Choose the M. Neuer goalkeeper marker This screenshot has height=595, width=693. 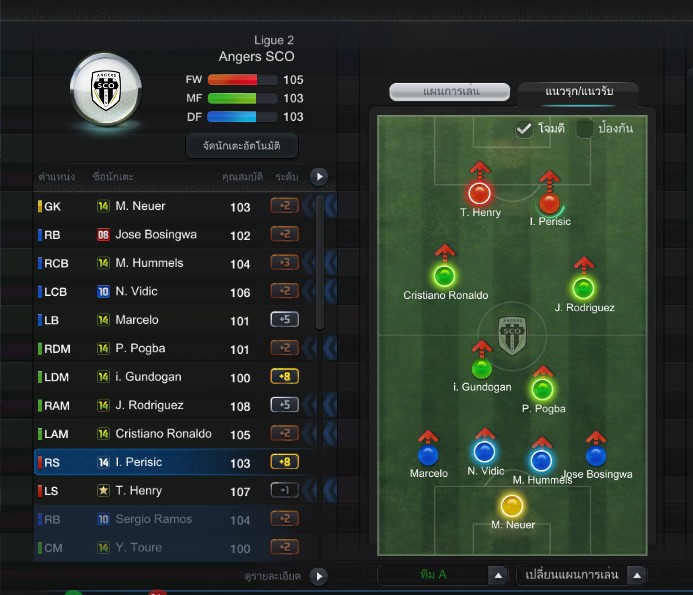(x=513, y=505)
